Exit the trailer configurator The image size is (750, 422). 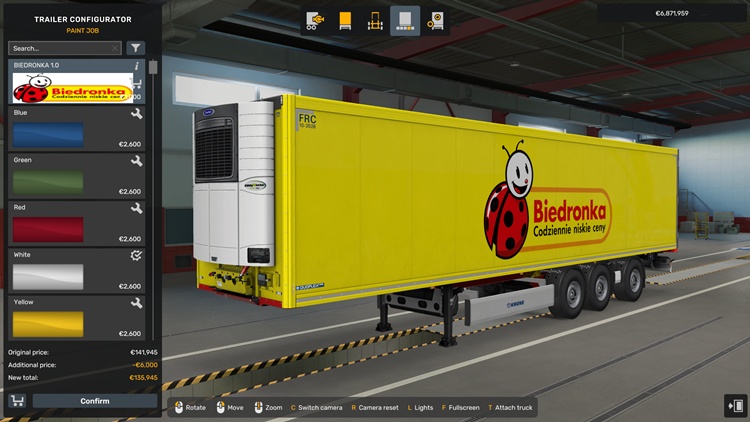coord(734,405)
